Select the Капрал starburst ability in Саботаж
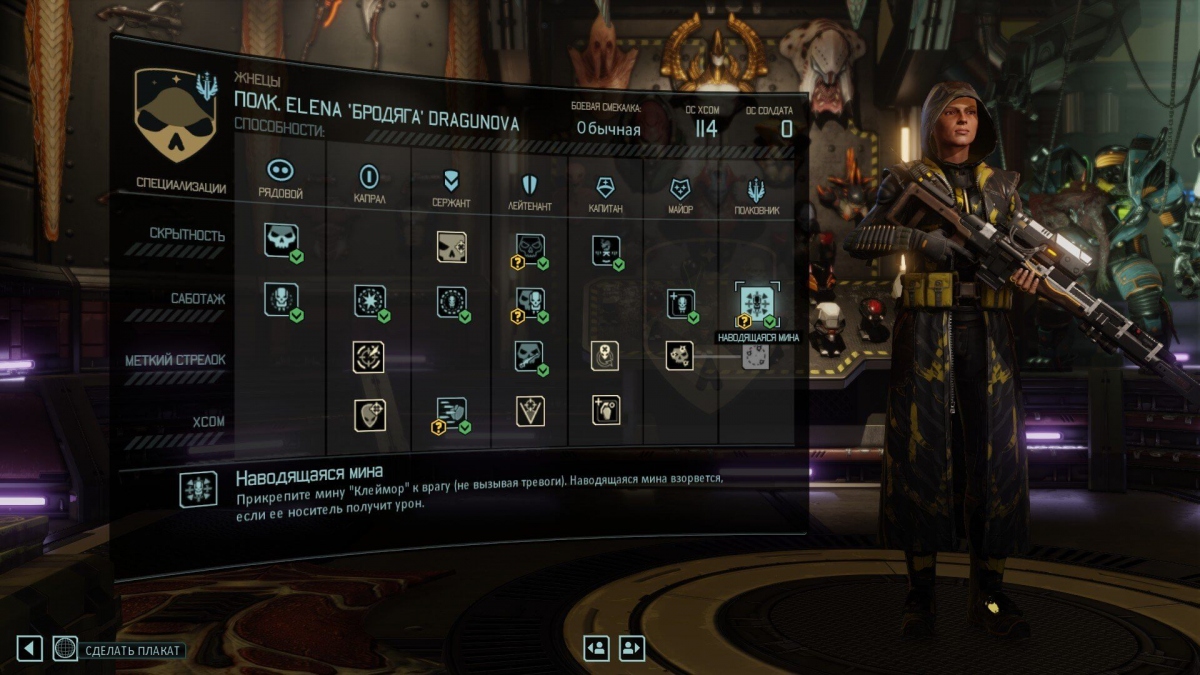The width and height of the screenshot is (1200, 675). (x=369, y=301)
